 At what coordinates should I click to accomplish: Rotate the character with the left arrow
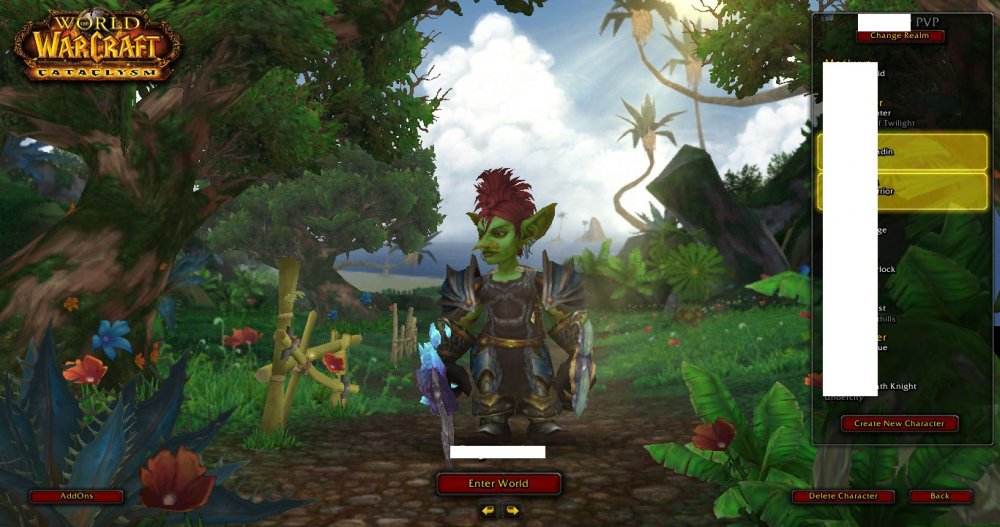coord(487,511)
